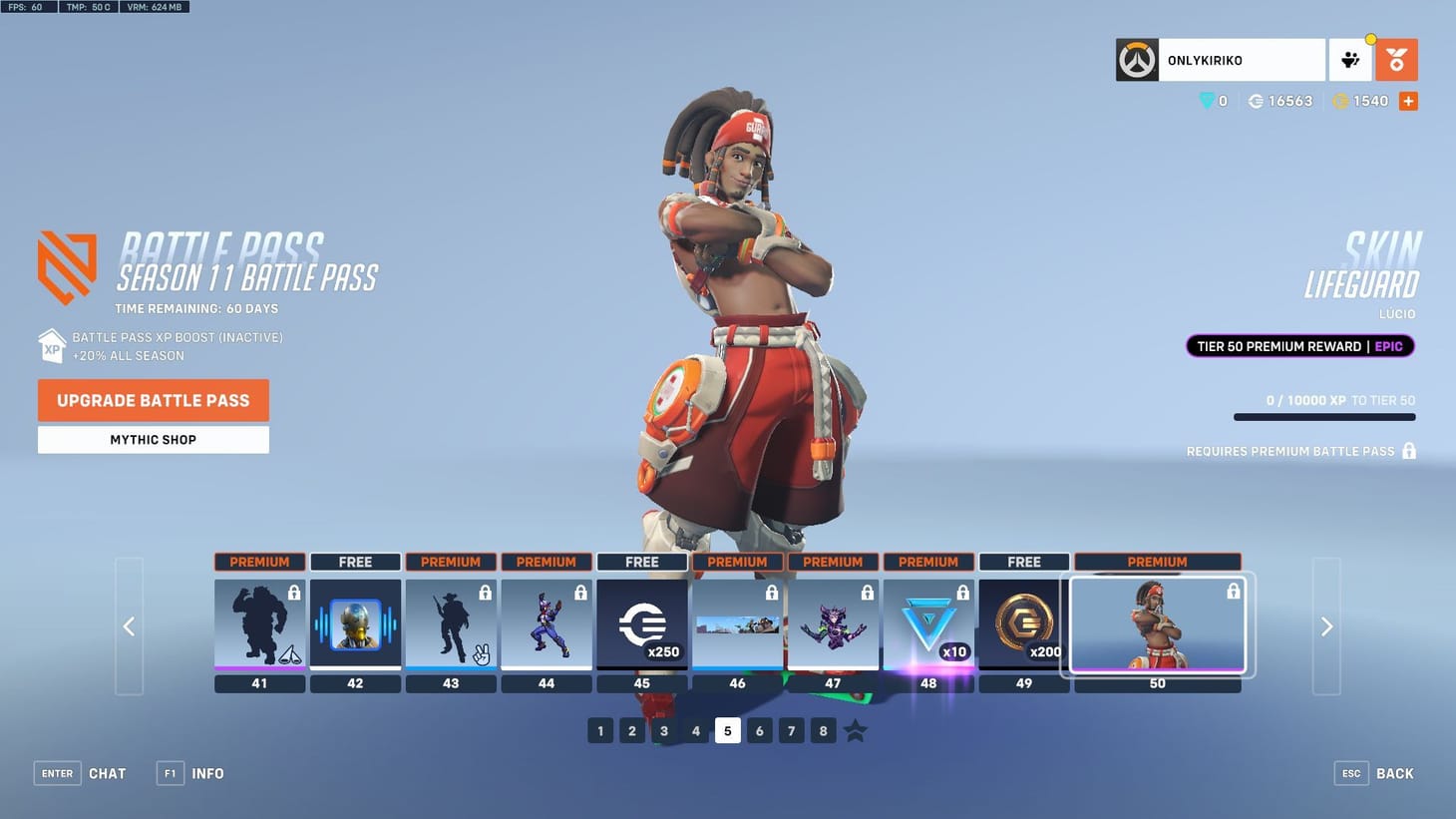Viewport: 1456px width, 819px height.
Task: Select the Battle Pass XP Boost icon
Action: [52, 346]
